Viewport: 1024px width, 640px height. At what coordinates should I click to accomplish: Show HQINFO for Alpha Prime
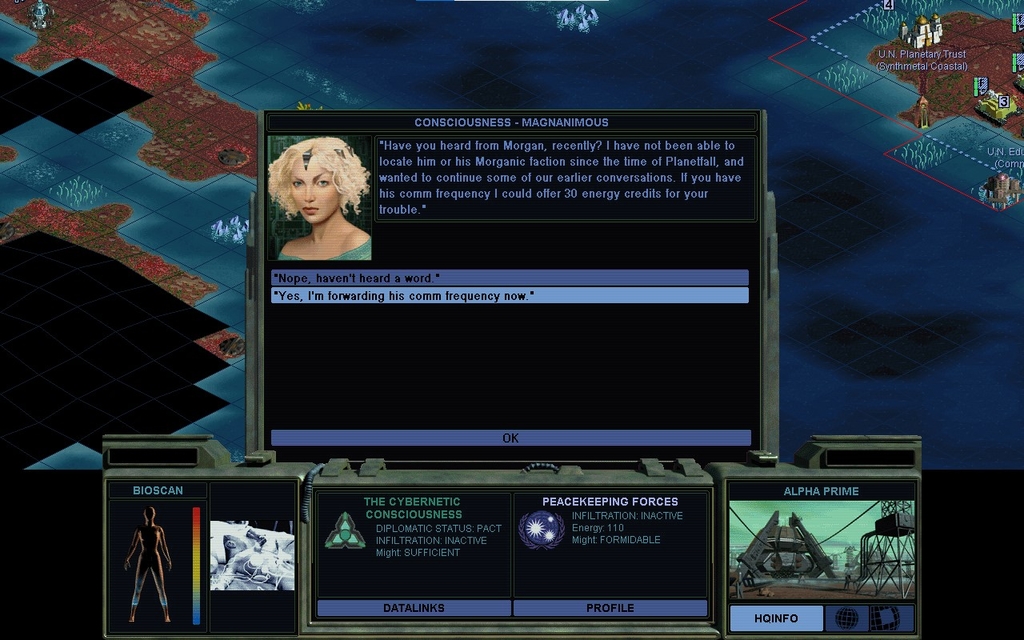(x=776, y=618)
